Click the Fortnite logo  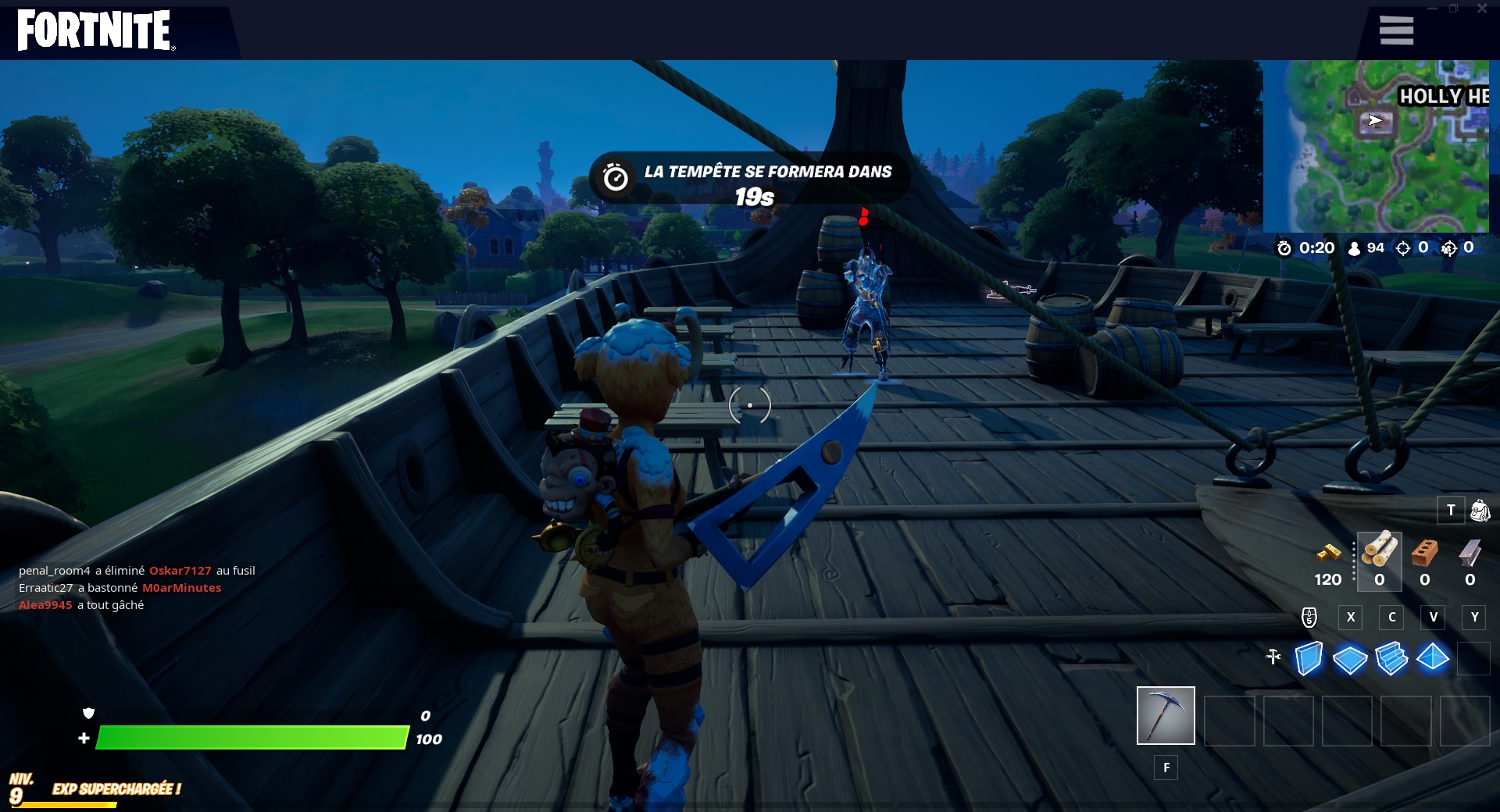[x=92, y=31]
